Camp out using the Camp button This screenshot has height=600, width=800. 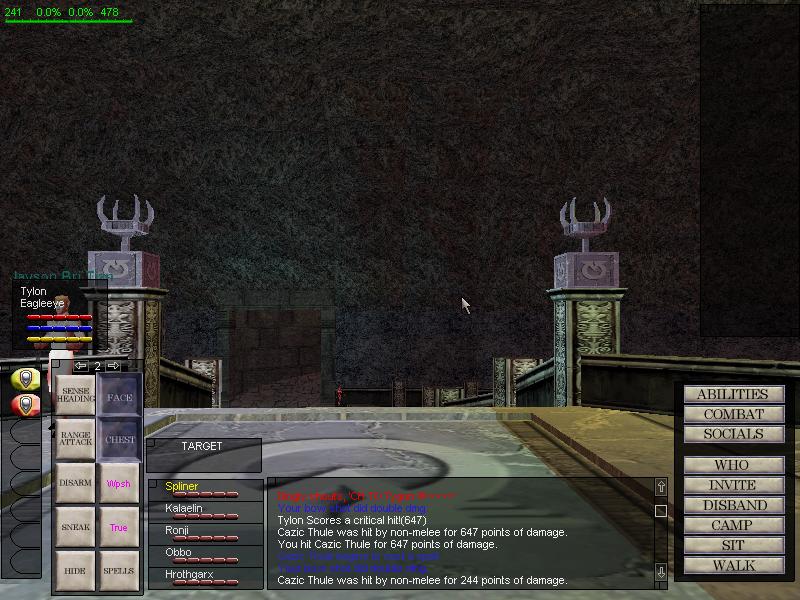[733, 525]
